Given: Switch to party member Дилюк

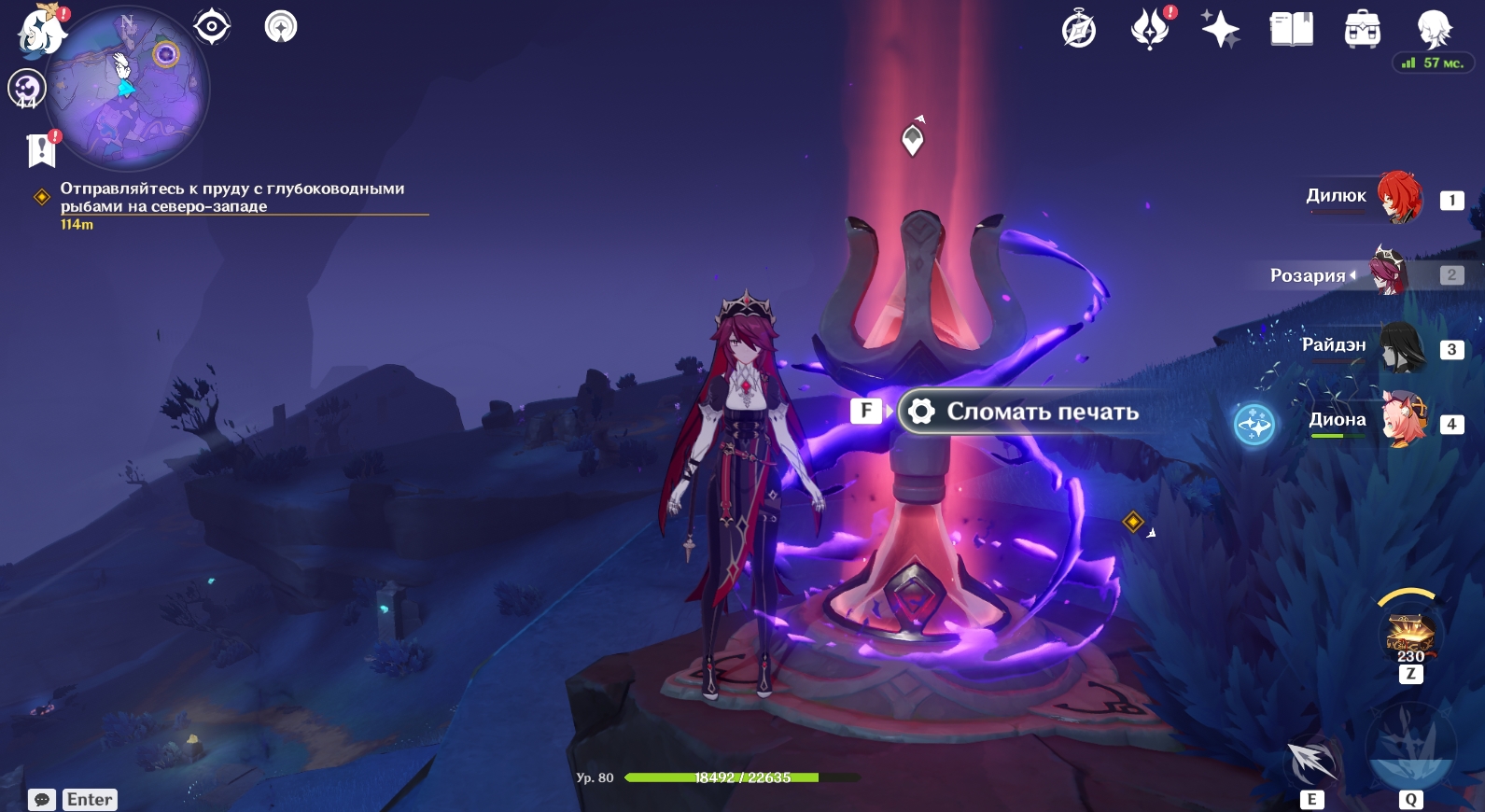Looking at the screenshot, I should (x=1398, y=197).
